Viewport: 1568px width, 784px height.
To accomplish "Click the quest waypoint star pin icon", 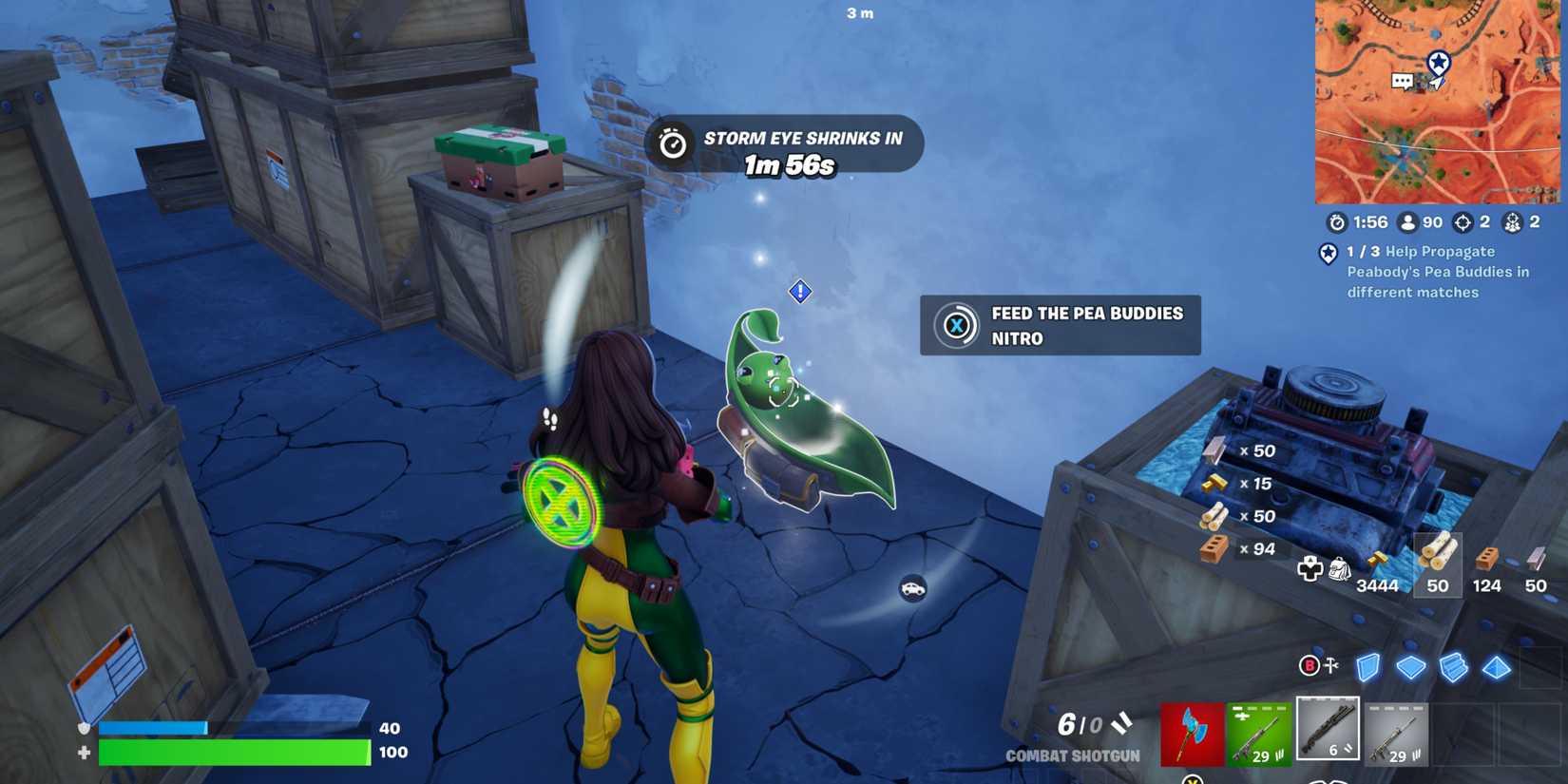I will [1327, 255].
